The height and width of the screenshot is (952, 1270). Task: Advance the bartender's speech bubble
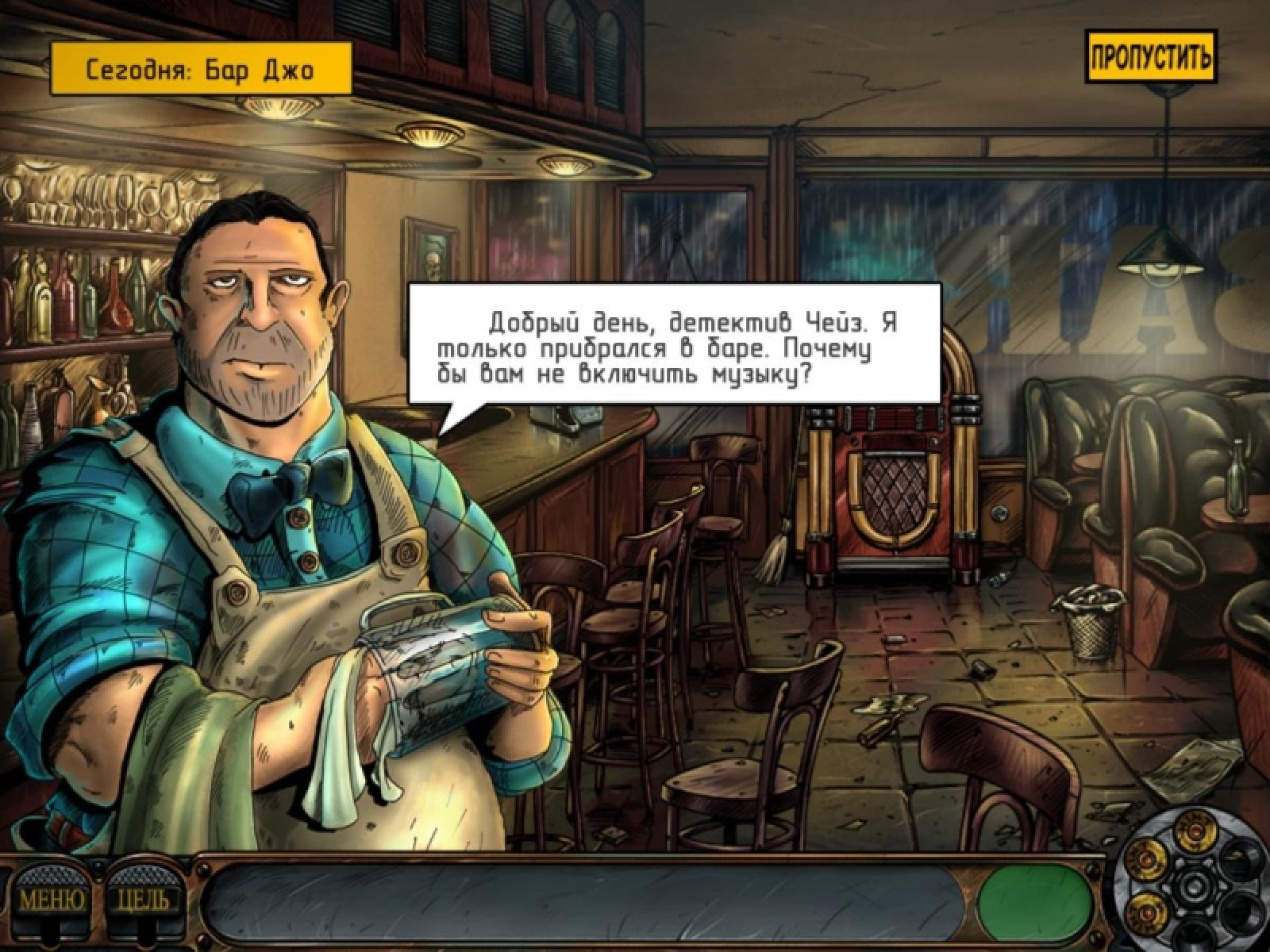click(x=674, y=345)
